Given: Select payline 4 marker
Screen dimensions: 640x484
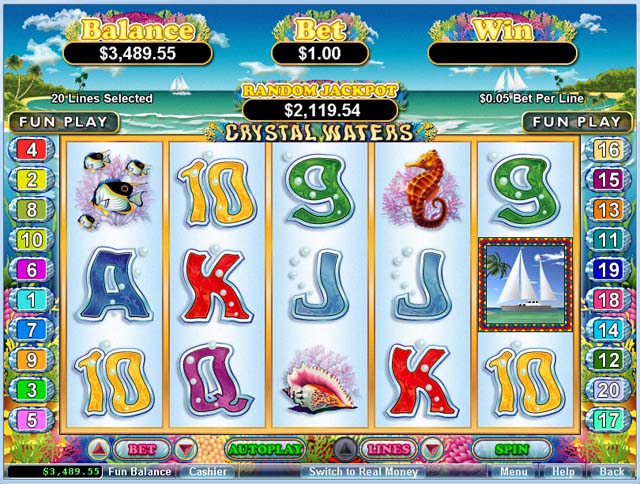Looking at the screenshot, I should (31, 151).
